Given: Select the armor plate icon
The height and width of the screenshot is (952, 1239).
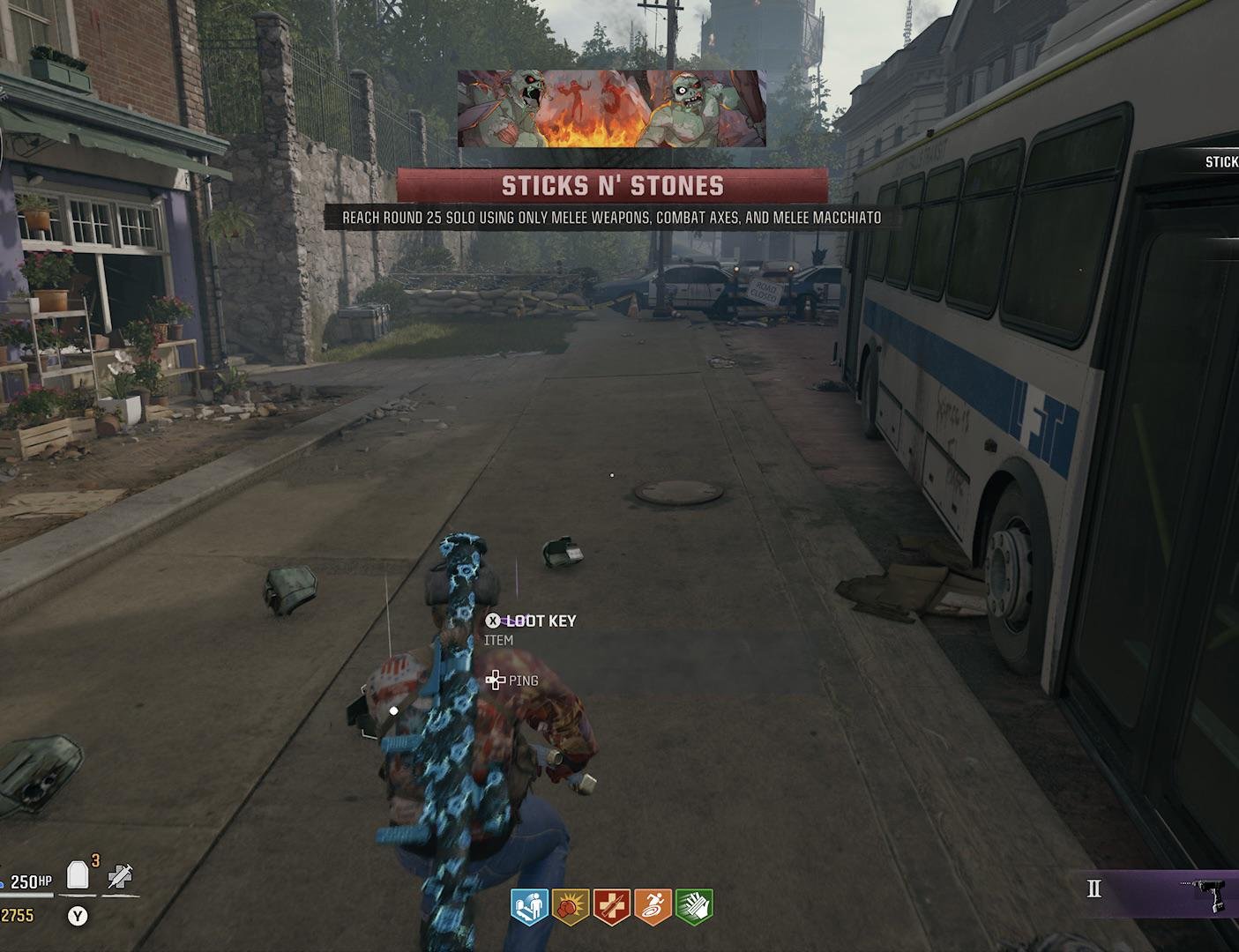Looking at the screenshot, I should click(78, 875).
